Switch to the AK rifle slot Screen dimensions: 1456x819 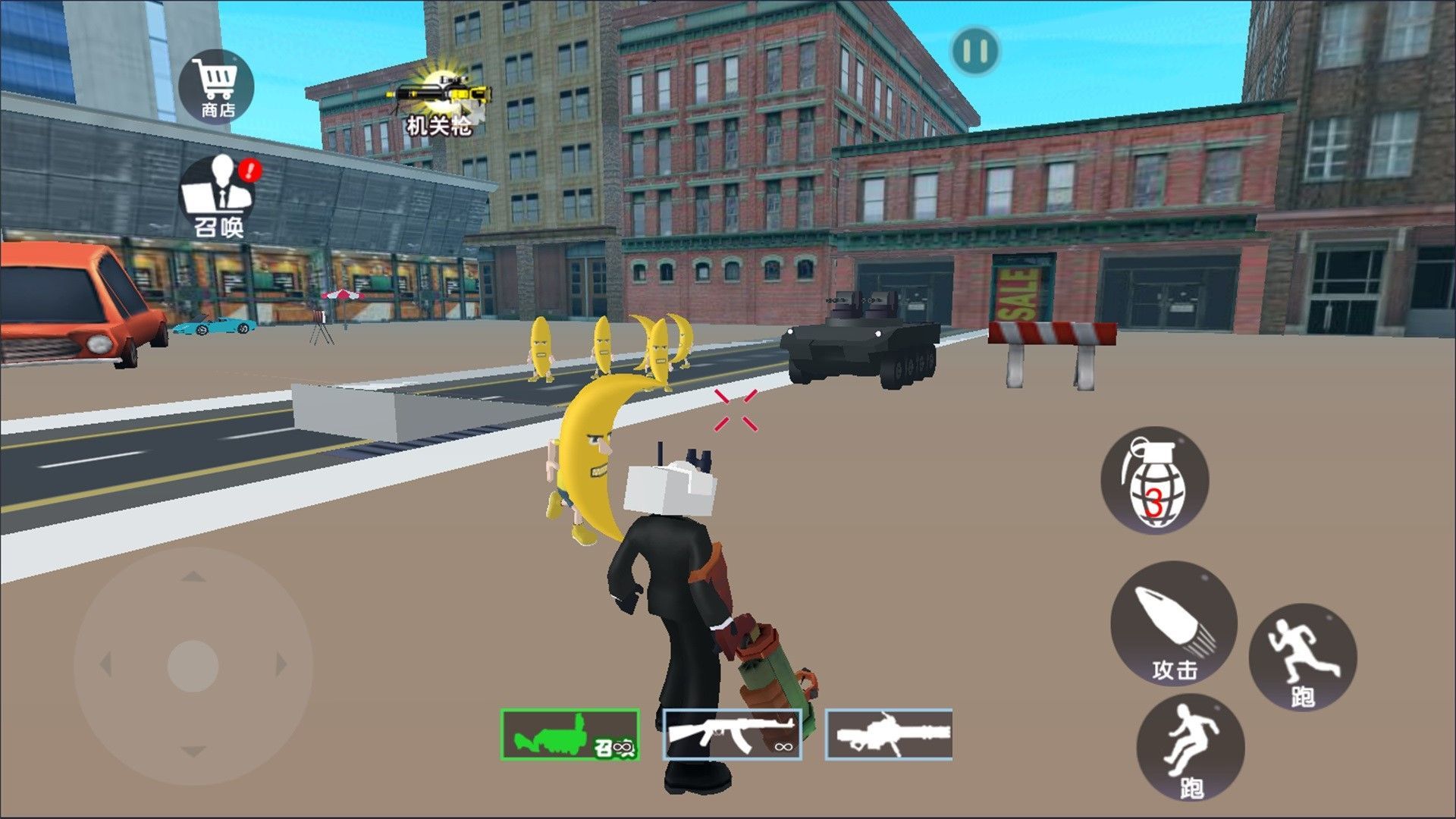(732, 734)
